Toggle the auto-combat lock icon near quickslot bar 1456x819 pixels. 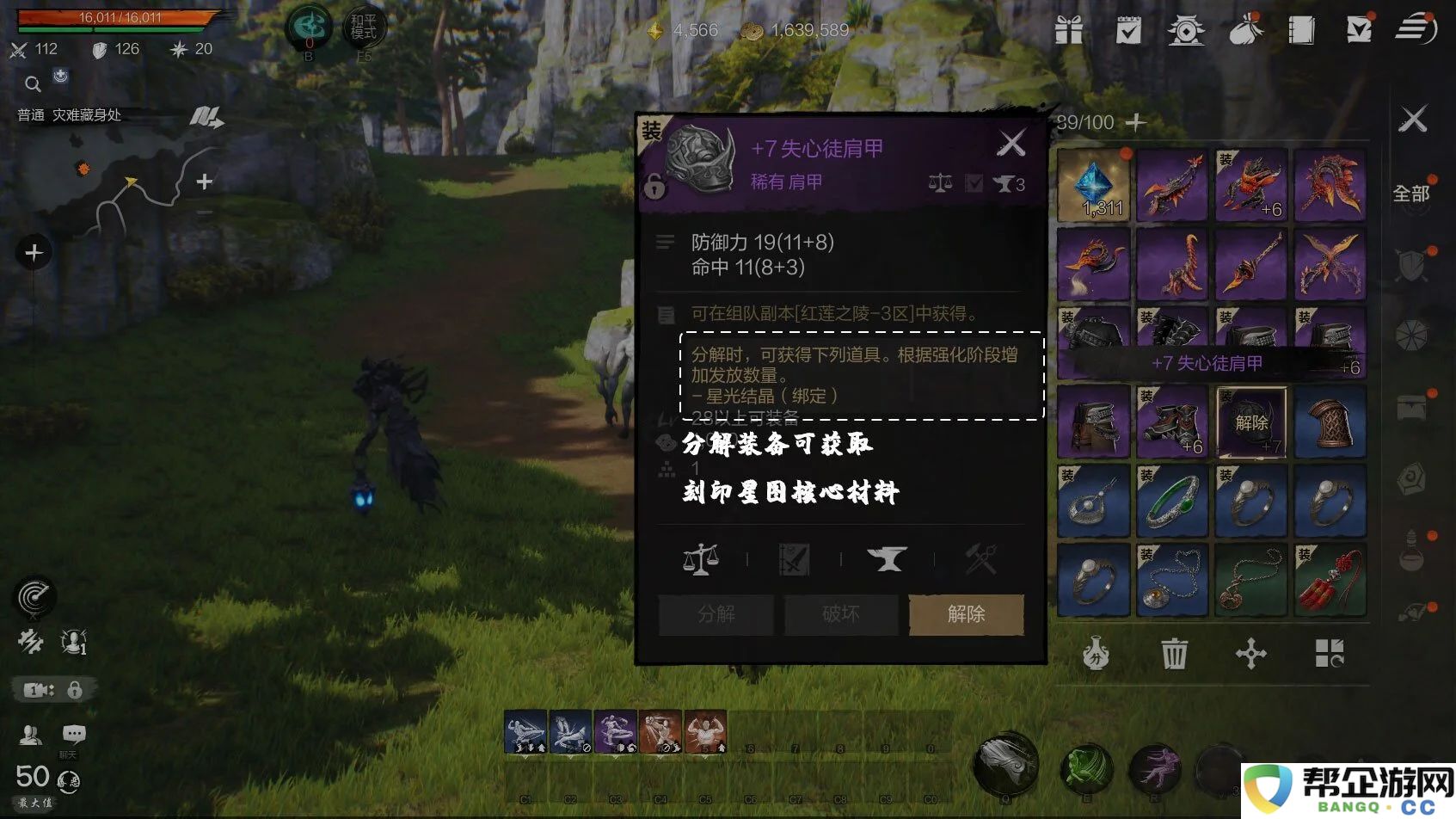[76, 689]
